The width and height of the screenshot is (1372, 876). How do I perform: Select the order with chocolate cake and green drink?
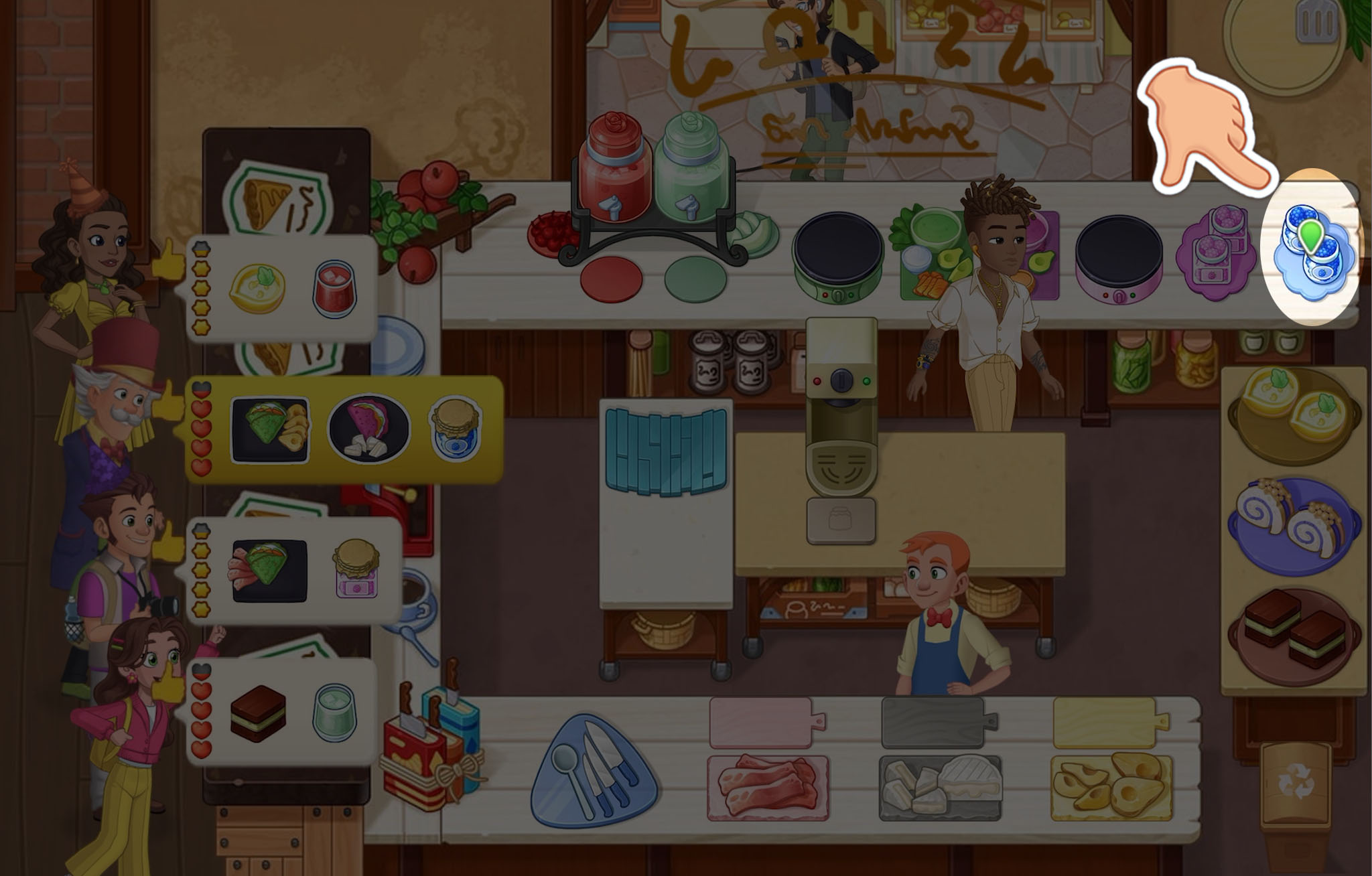pos(281,711)
